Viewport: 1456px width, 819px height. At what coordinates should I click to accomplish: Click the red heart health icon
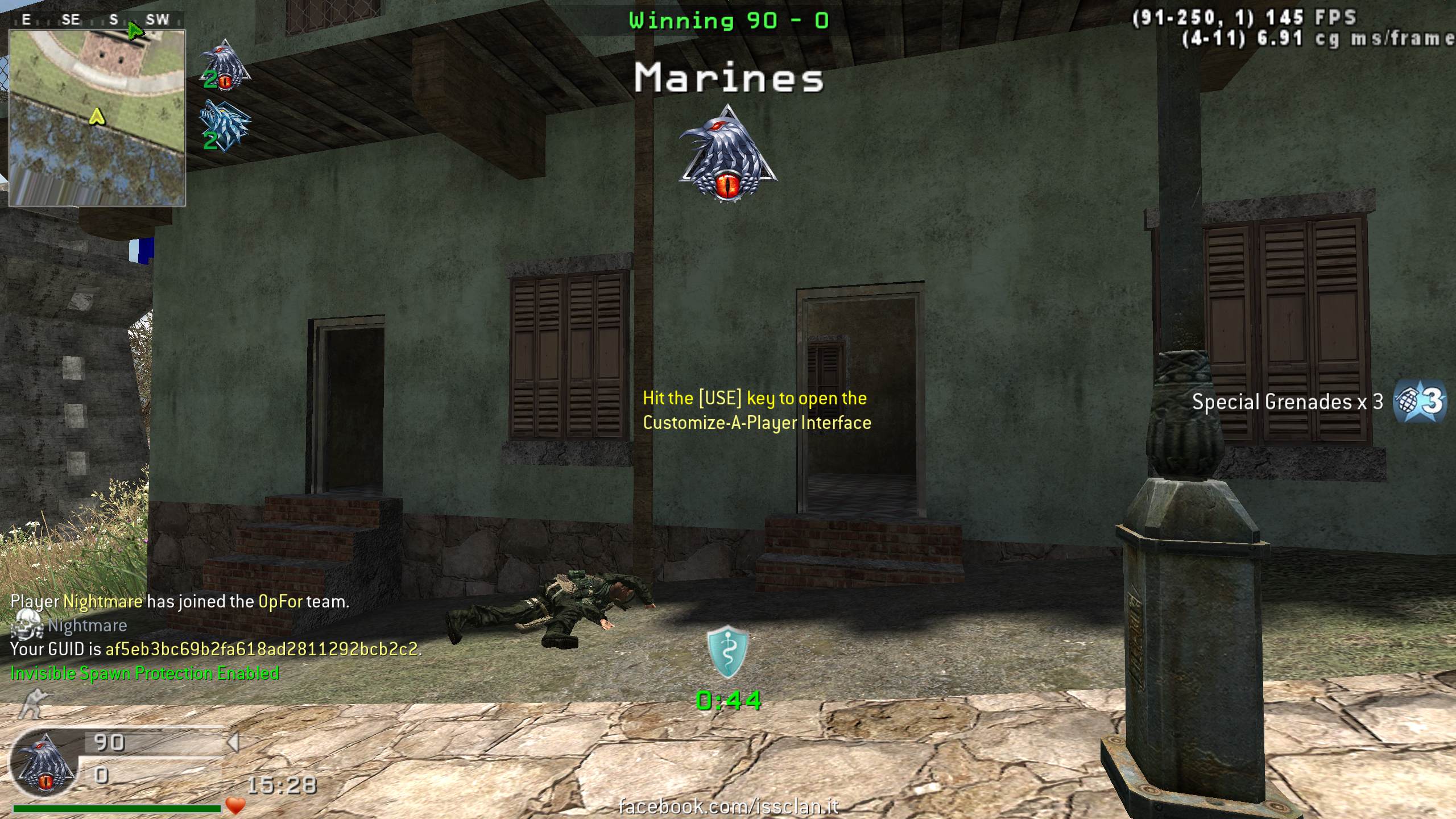click(235, 805)
